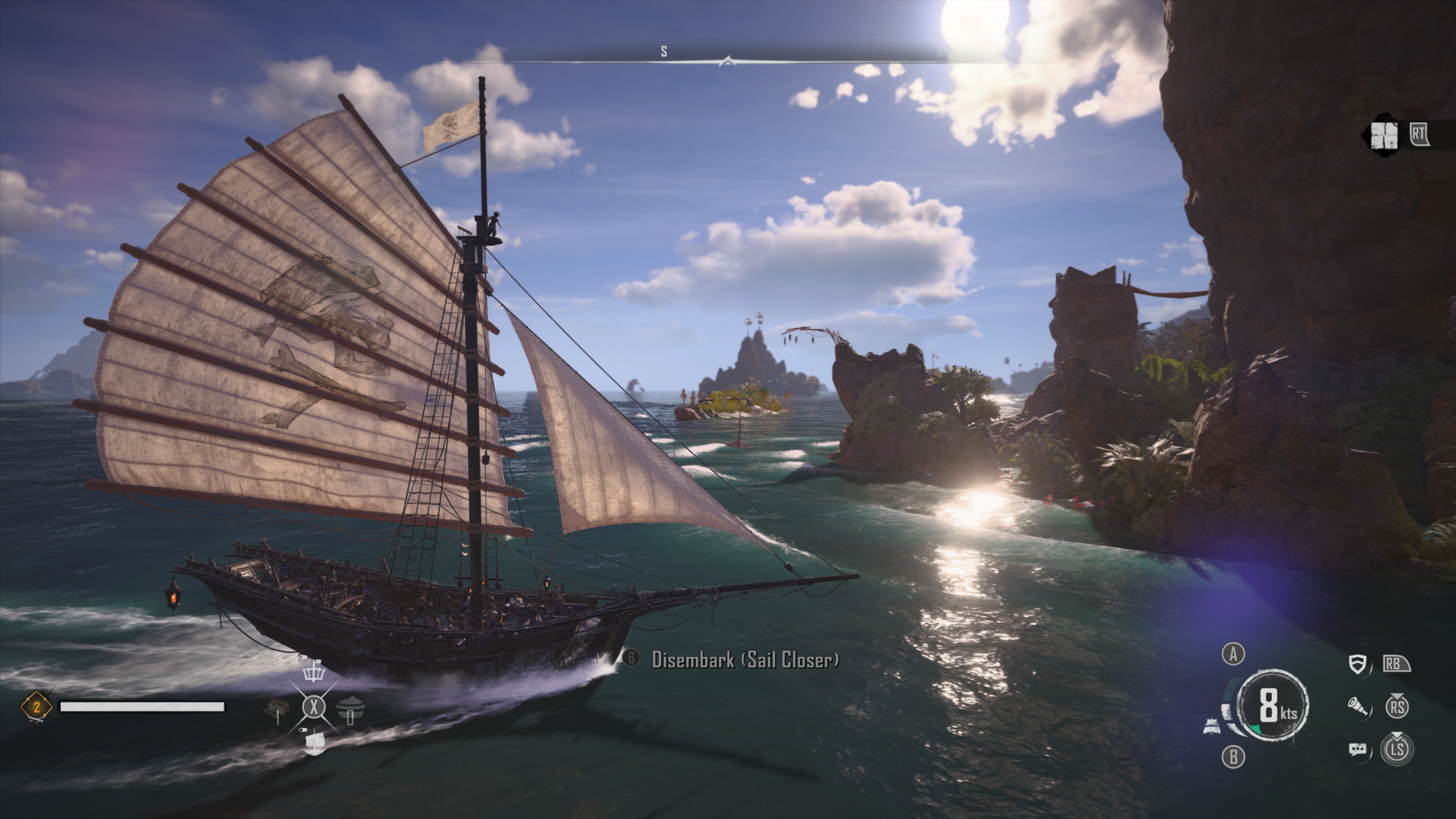Select the repair kit crate slot
The width and height of the screenshot is (1456, 819).
point(277,708)
